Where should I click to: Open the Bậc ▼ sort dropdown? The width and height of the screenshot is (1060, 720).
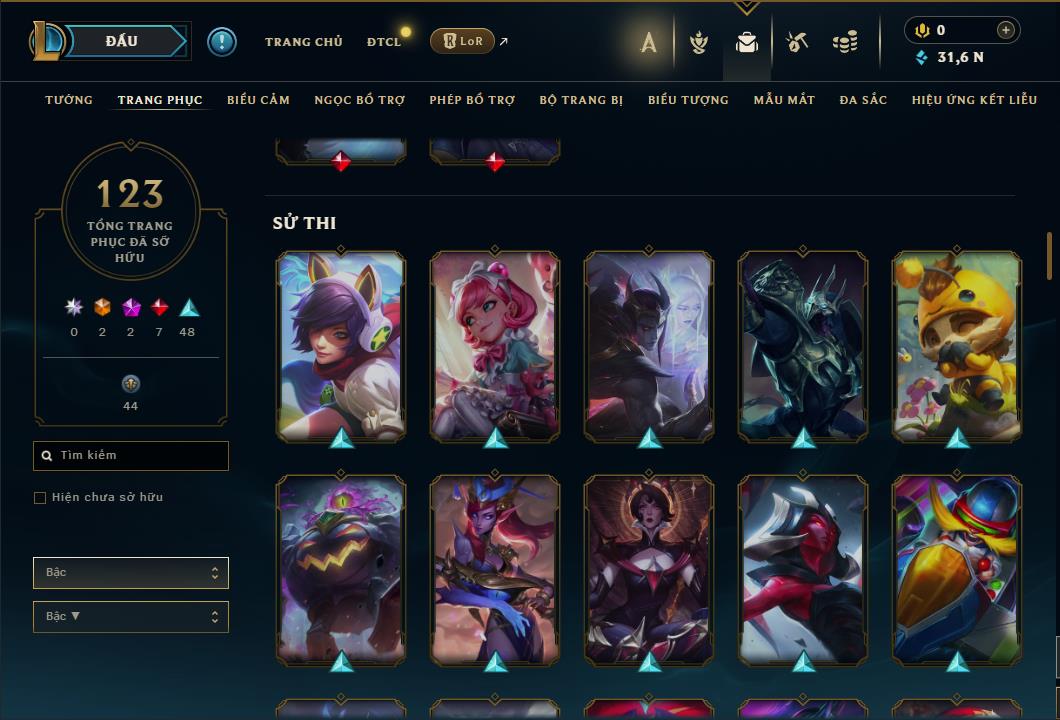[131, 617]
